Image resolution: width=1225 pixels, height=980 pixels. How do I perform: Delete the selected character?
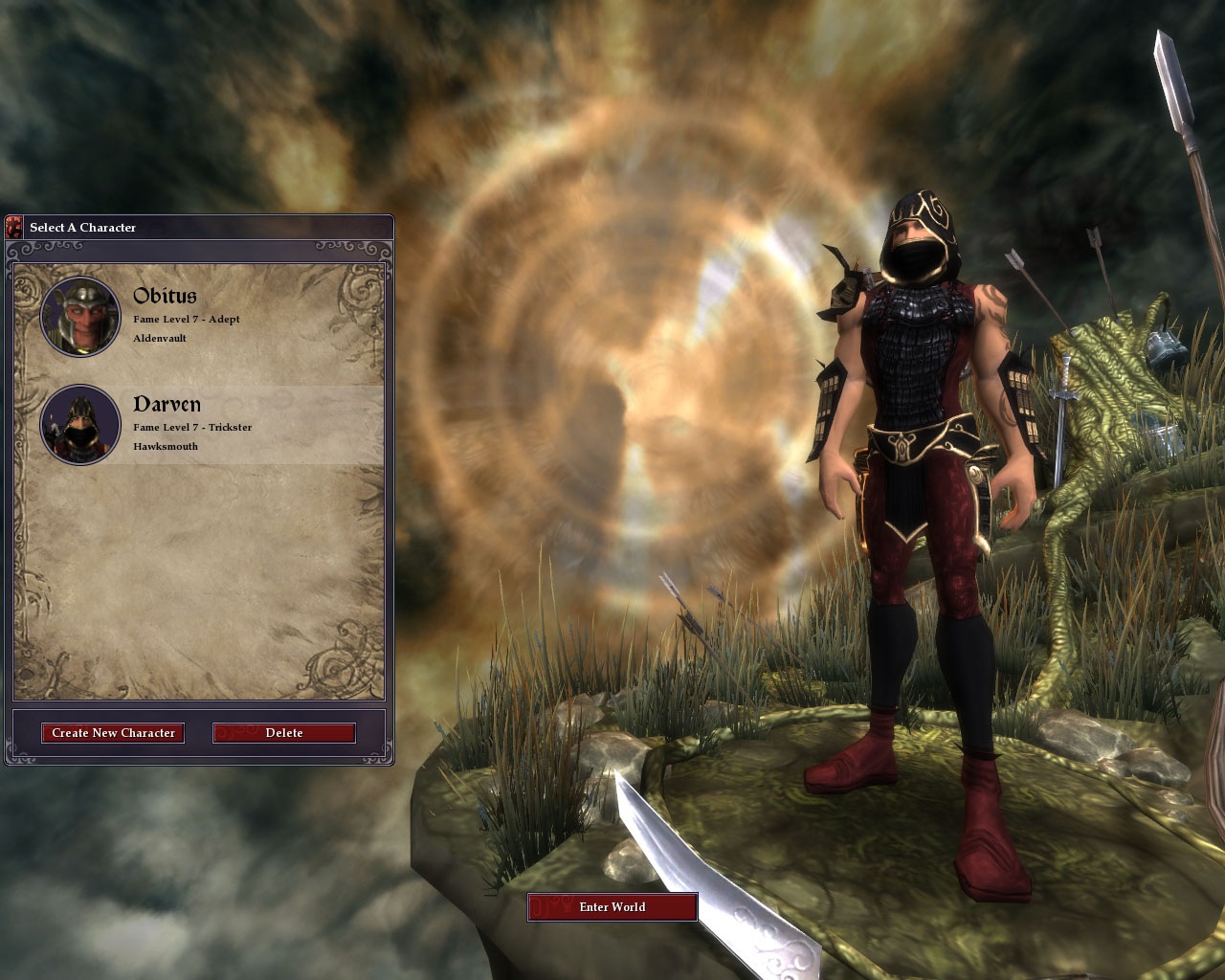[x=283, y=733]
